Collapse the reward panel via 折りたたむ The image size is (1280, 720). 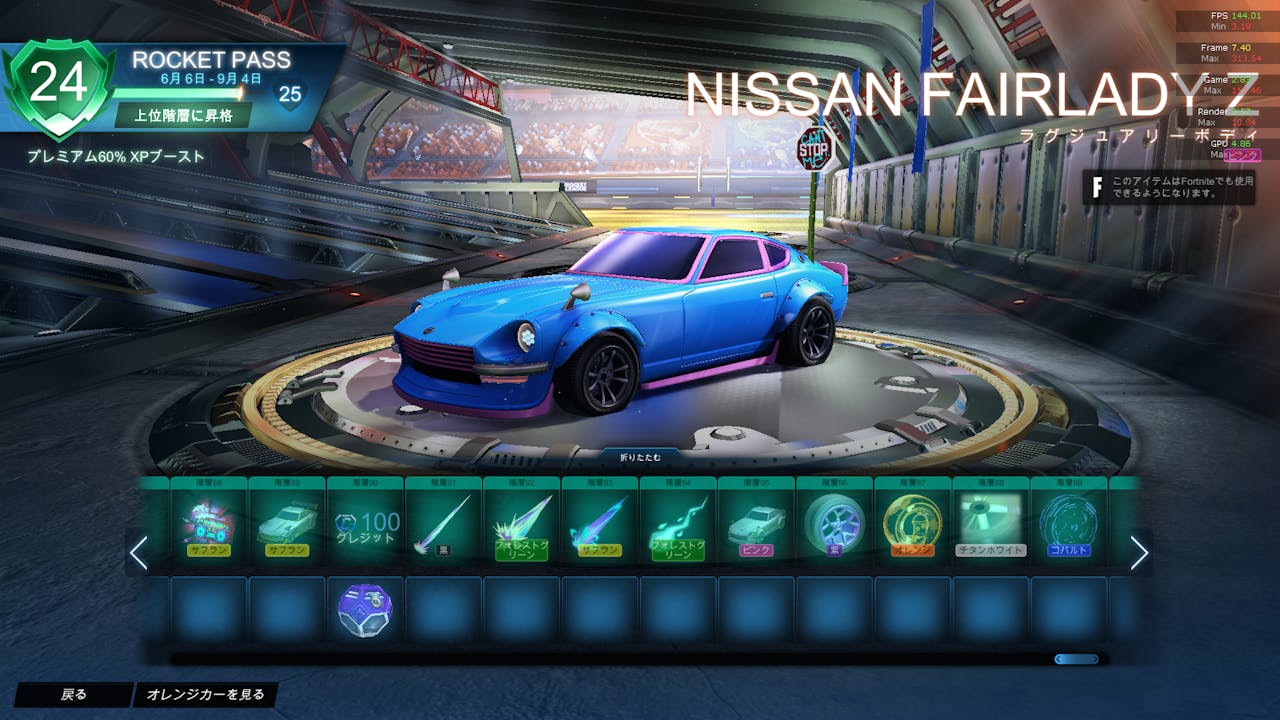640,458
